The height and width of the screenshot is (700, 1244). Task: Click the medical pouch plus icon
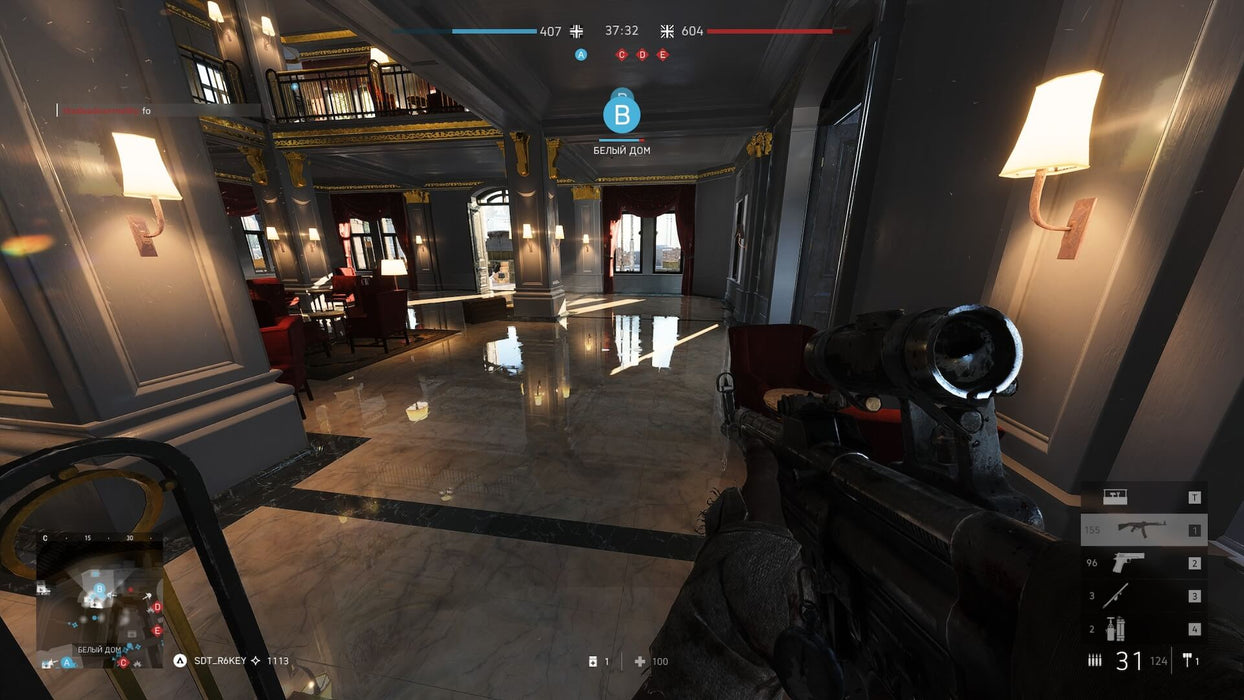(640, 662)
